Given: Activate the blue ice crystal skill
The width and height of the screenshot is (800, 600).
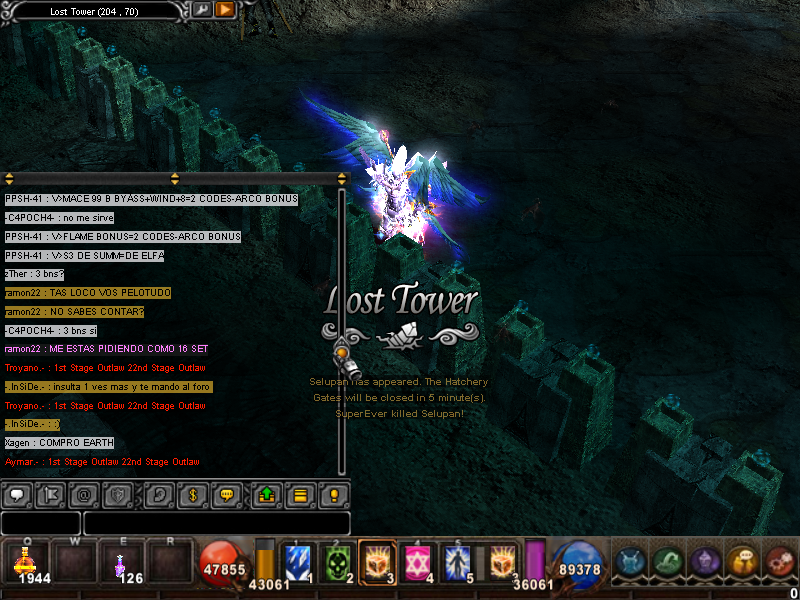Looking at the screenshot, I should (298, 563).
